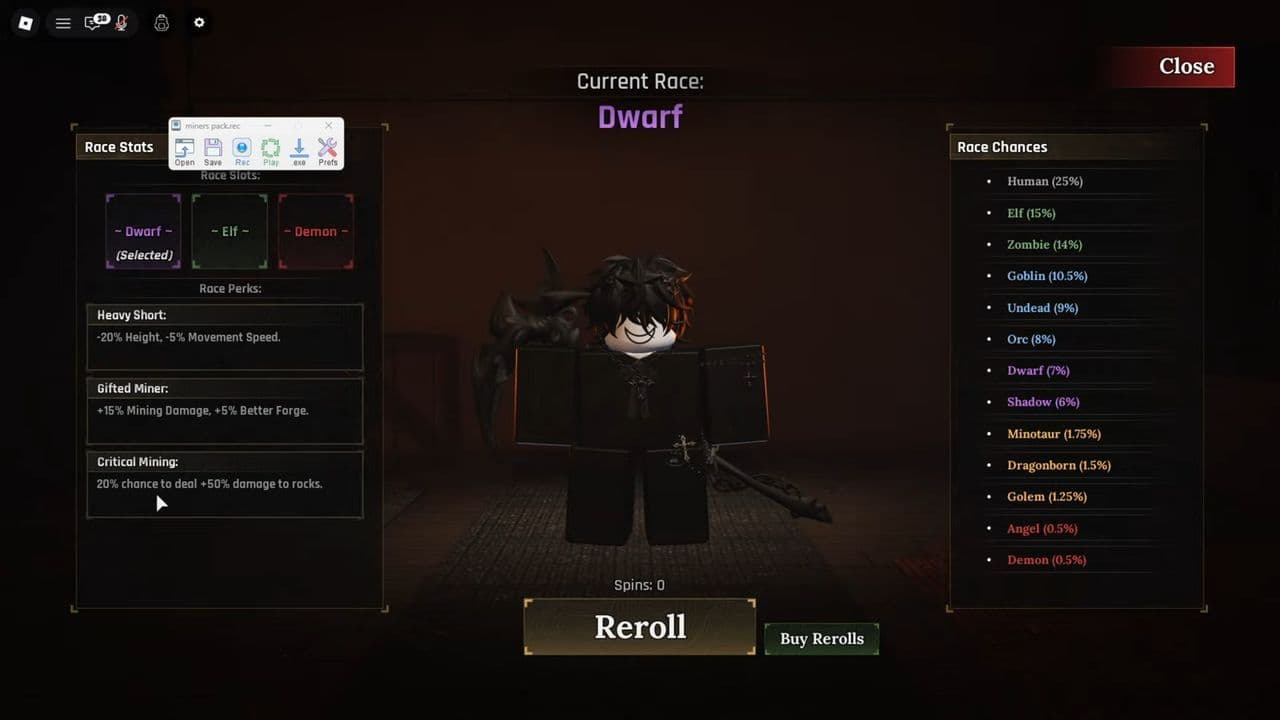Play back the miners pack recording

[270, 148]
